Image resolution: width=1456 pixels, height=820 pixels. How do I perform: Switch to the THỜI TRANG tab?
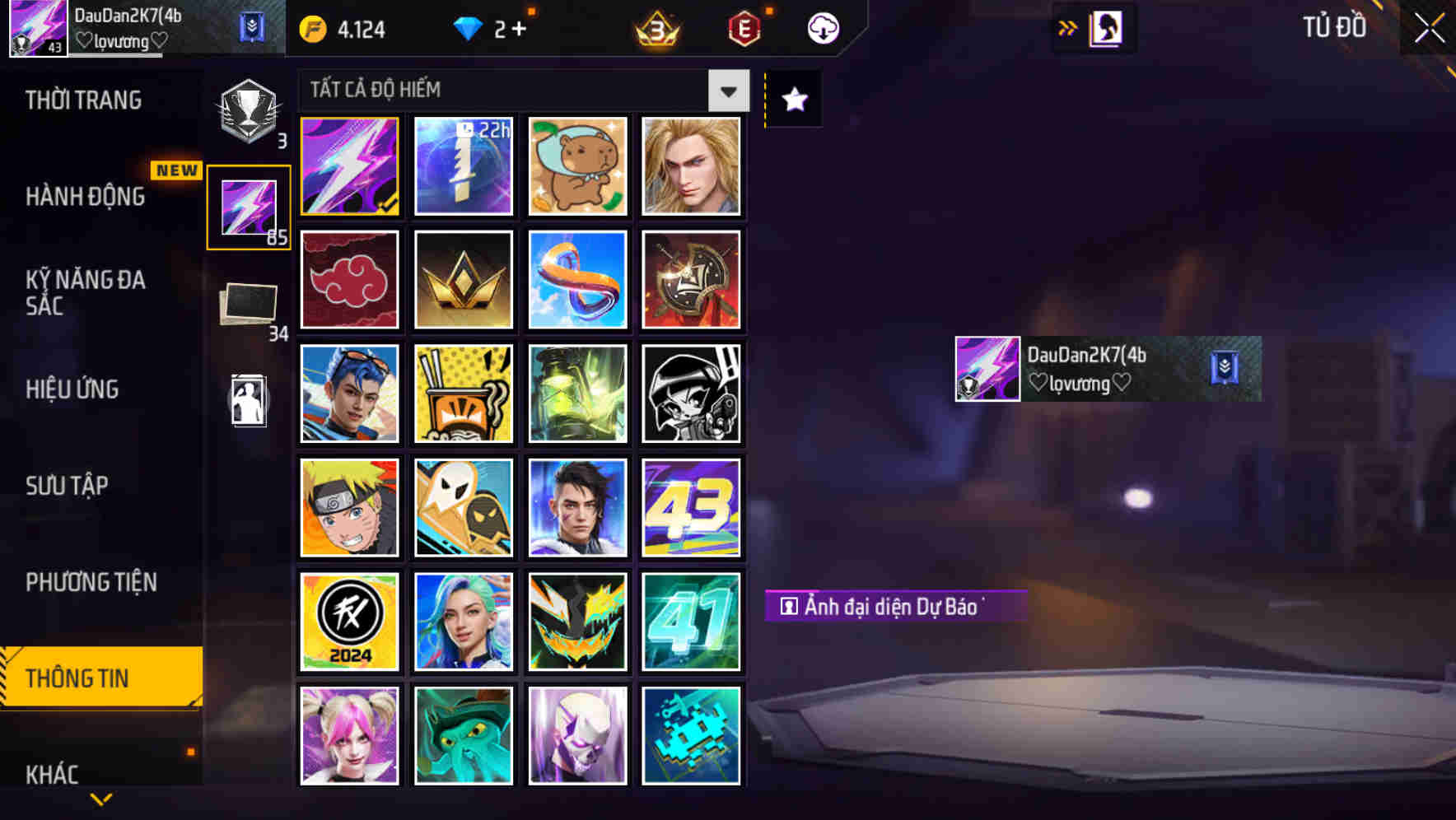tap(83, 99)
